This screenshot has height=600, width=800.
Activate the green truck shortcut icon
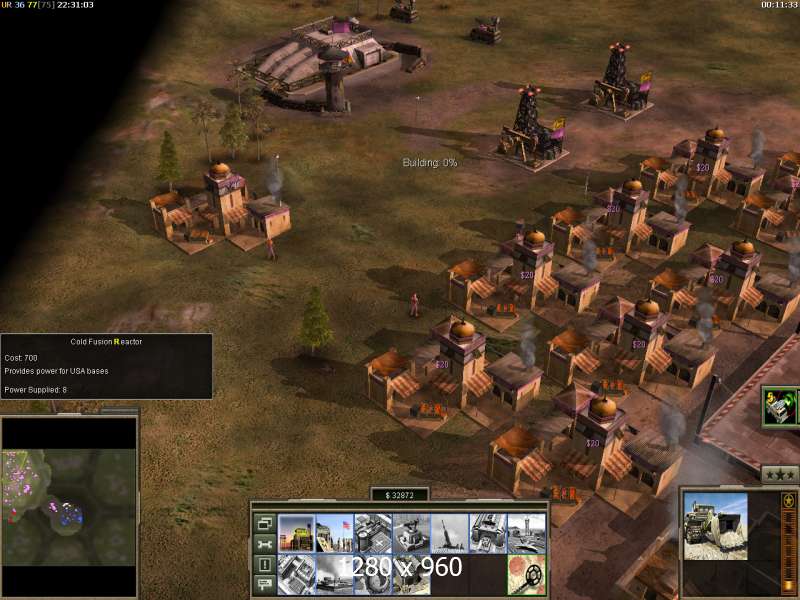(x=779, y=407)
